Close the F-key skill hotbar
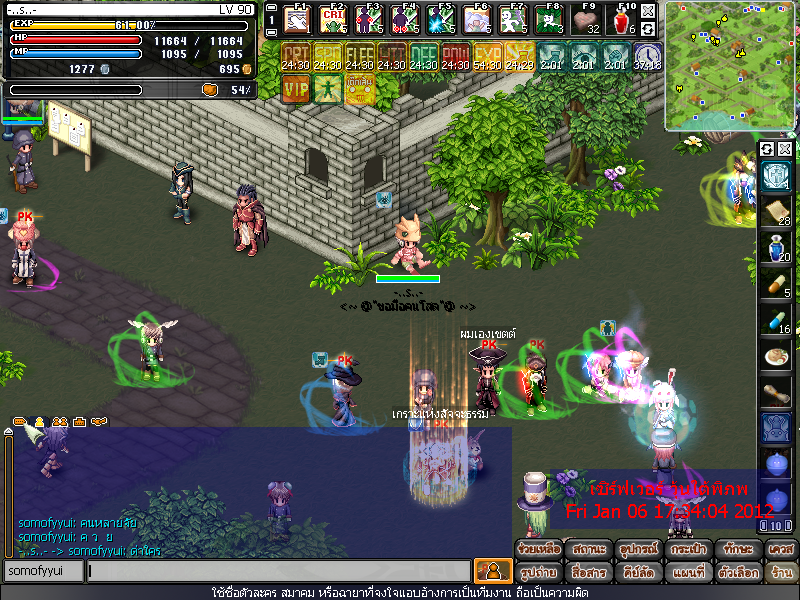This screenshot has width=800, height=600. click(648, 11)
